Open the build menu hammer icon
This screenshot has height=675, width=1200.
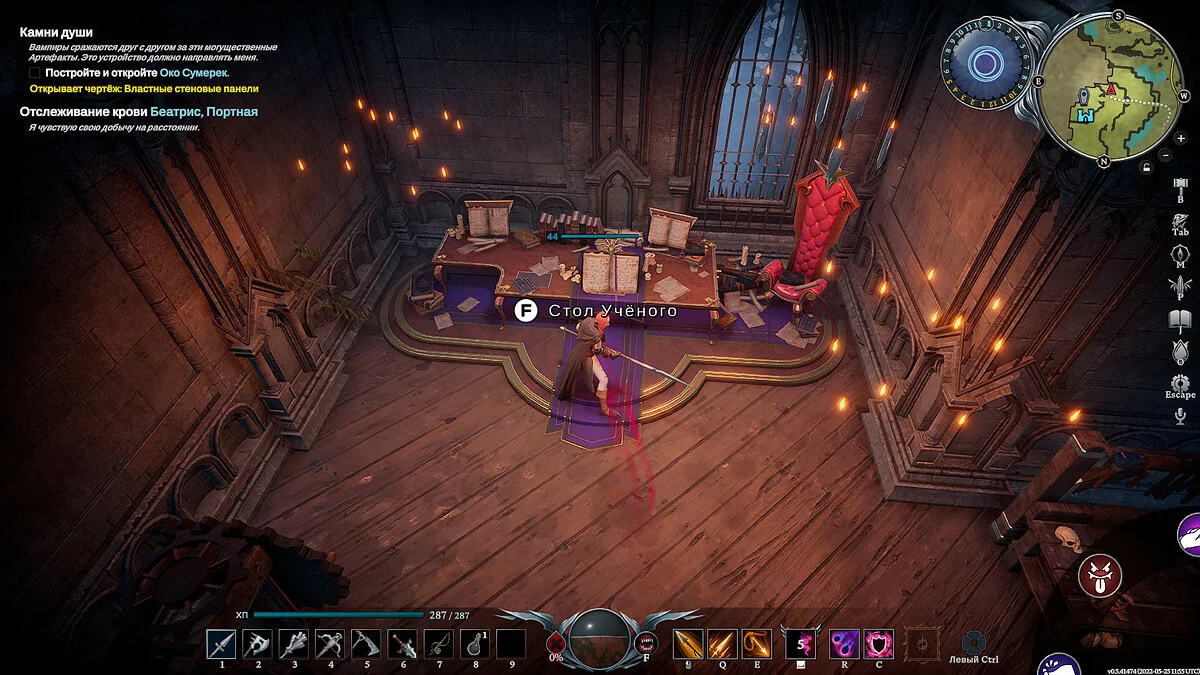click(1180, 186)
